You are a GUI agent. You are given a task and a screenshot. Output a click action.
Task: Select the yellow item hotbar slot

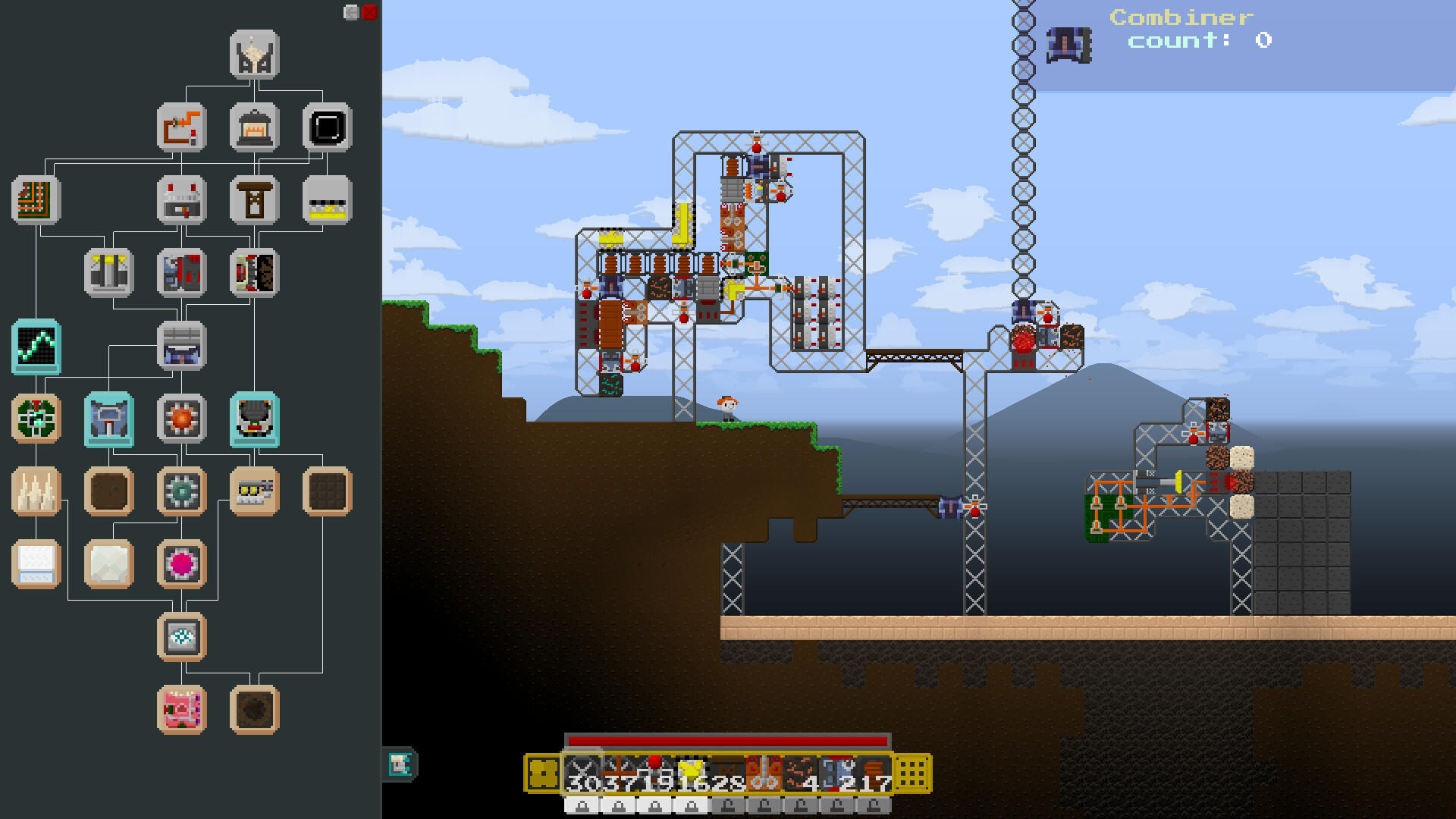pyautogui.click(x=692, y=773)
